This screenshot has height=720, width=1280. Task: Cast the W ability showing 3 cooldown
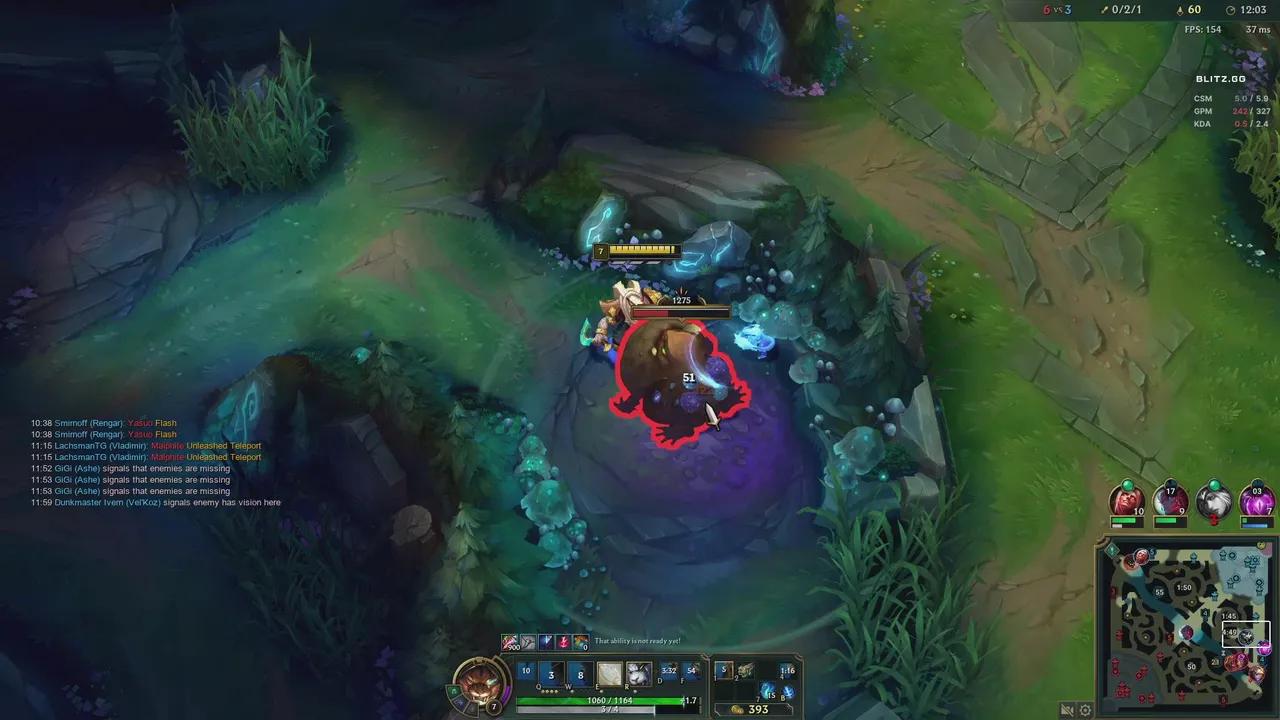(550, 673)
